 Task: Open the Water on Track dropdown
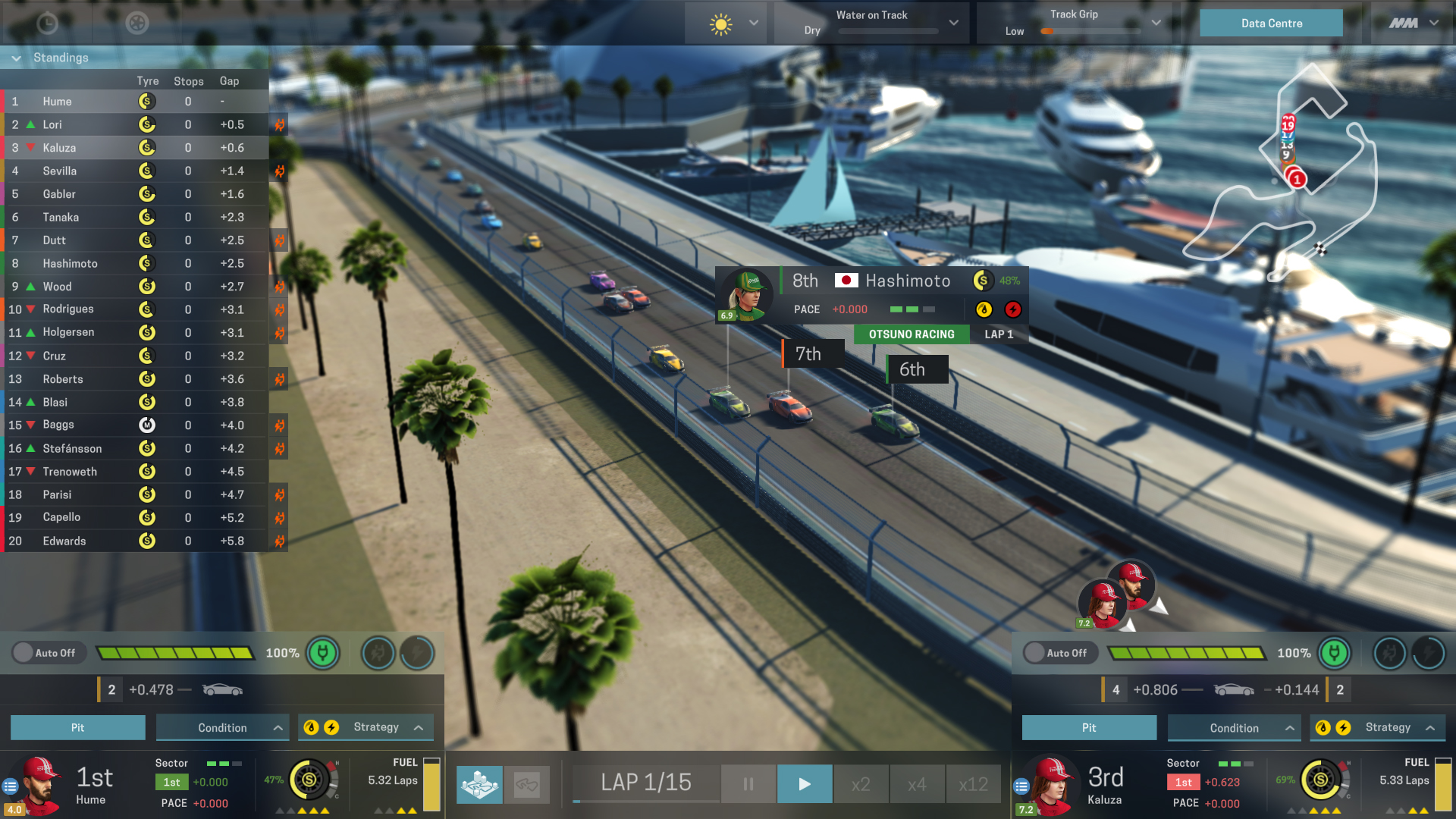(953, 23)
